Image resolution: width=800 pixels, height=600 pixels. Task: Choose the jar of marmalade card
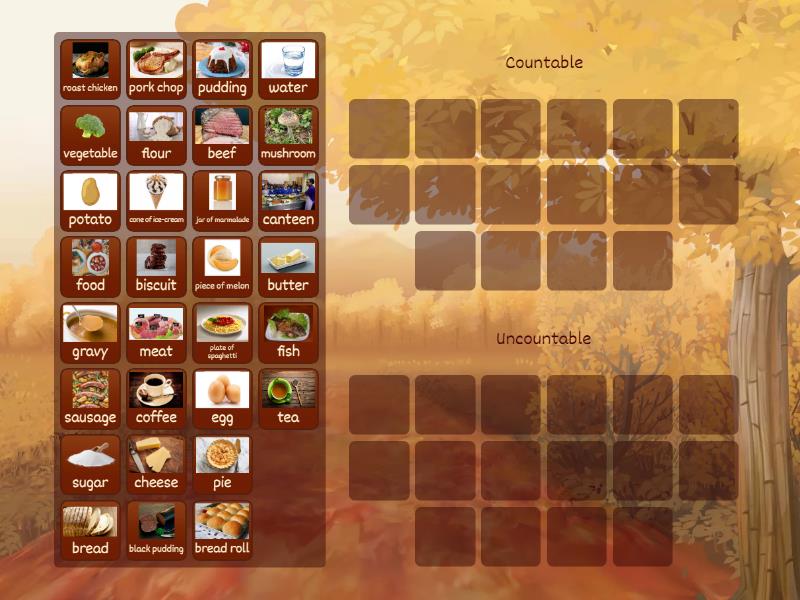point(222,201)
